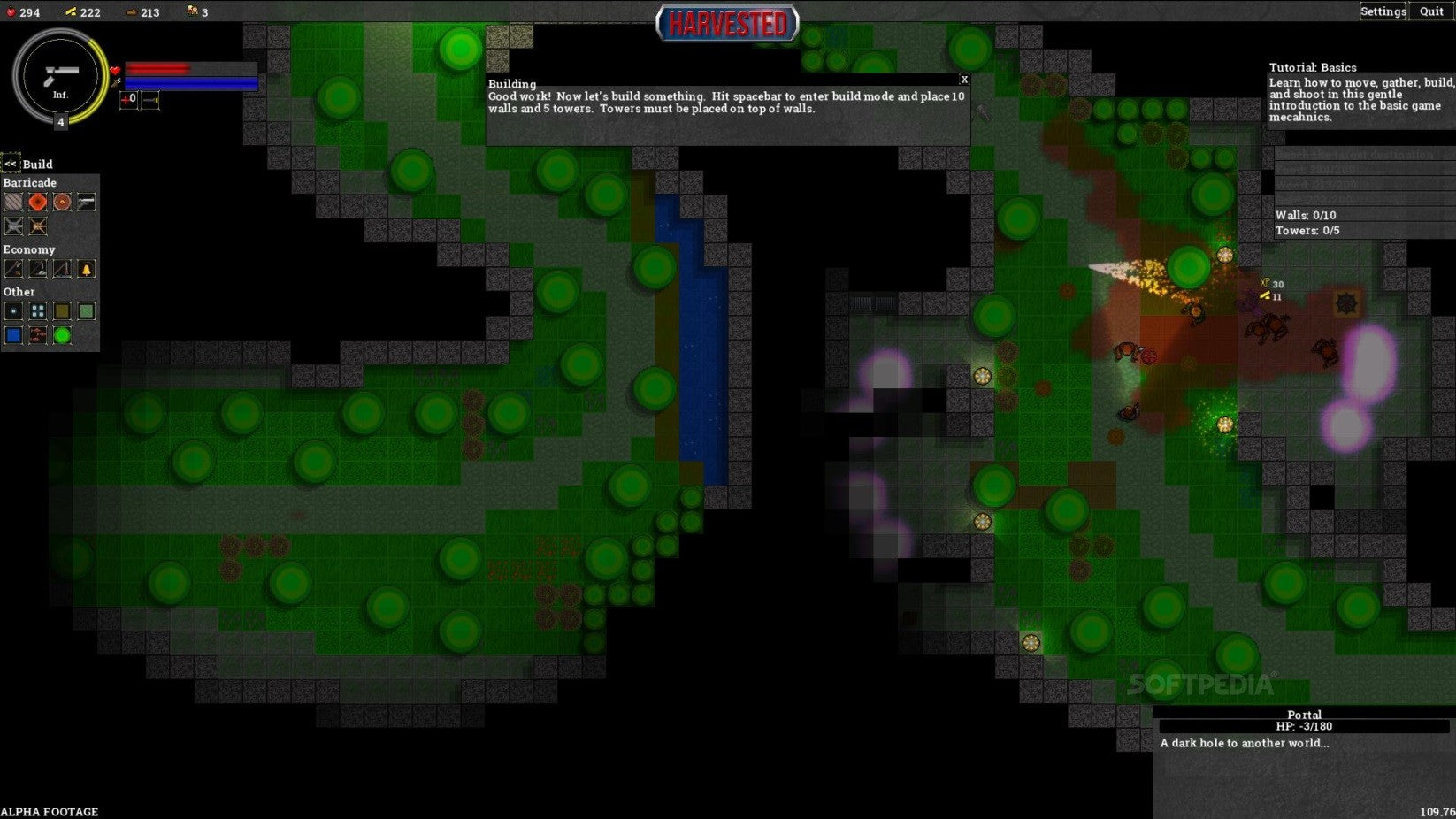Open the Settings menu
Image resolution: width=1456 pixels, height=819 pixels.
1383,11
